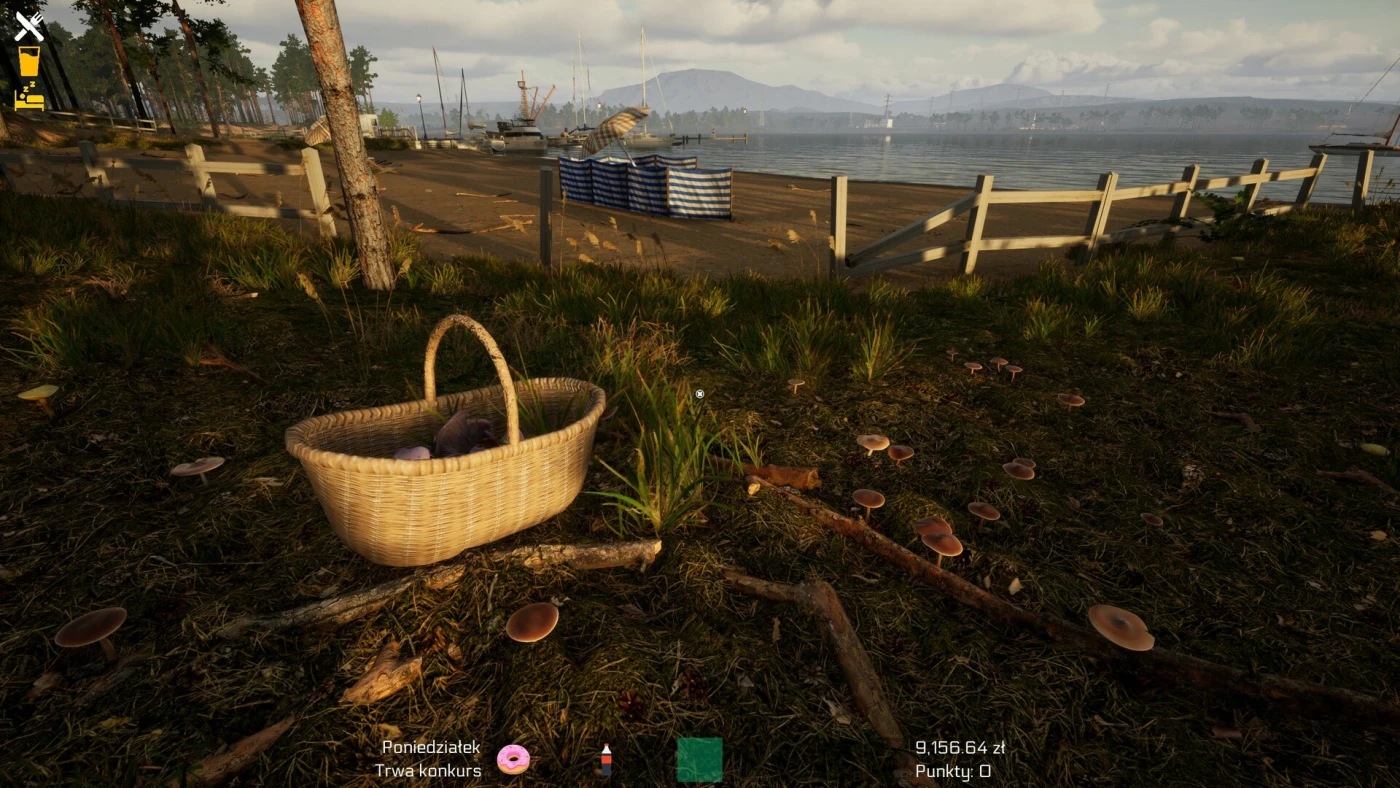Select the green square slot
Screen dimensions: 1400x788
(699, 759)
